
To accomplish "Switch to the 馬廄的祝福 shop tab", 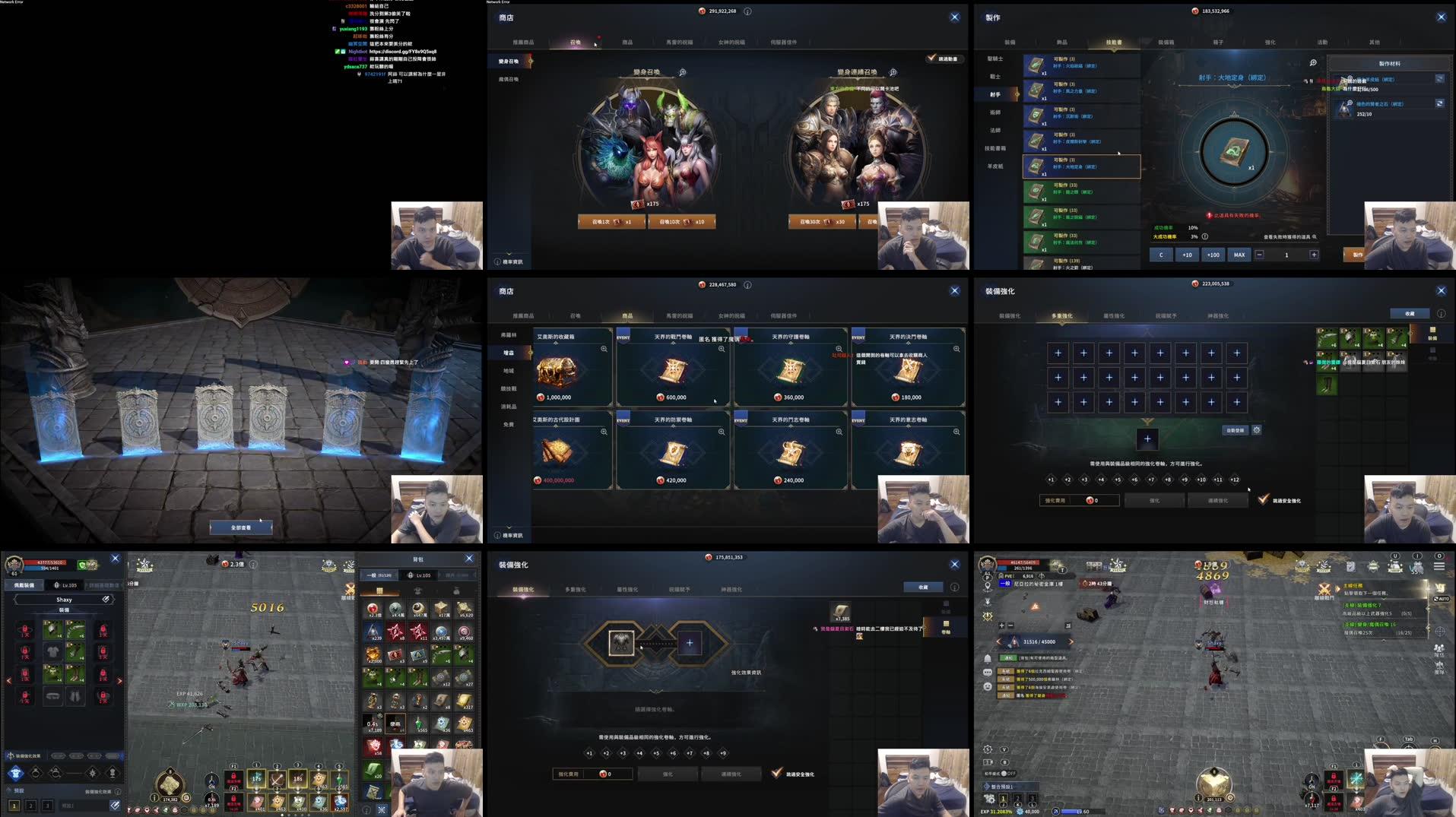I will [x=680, y=43].
